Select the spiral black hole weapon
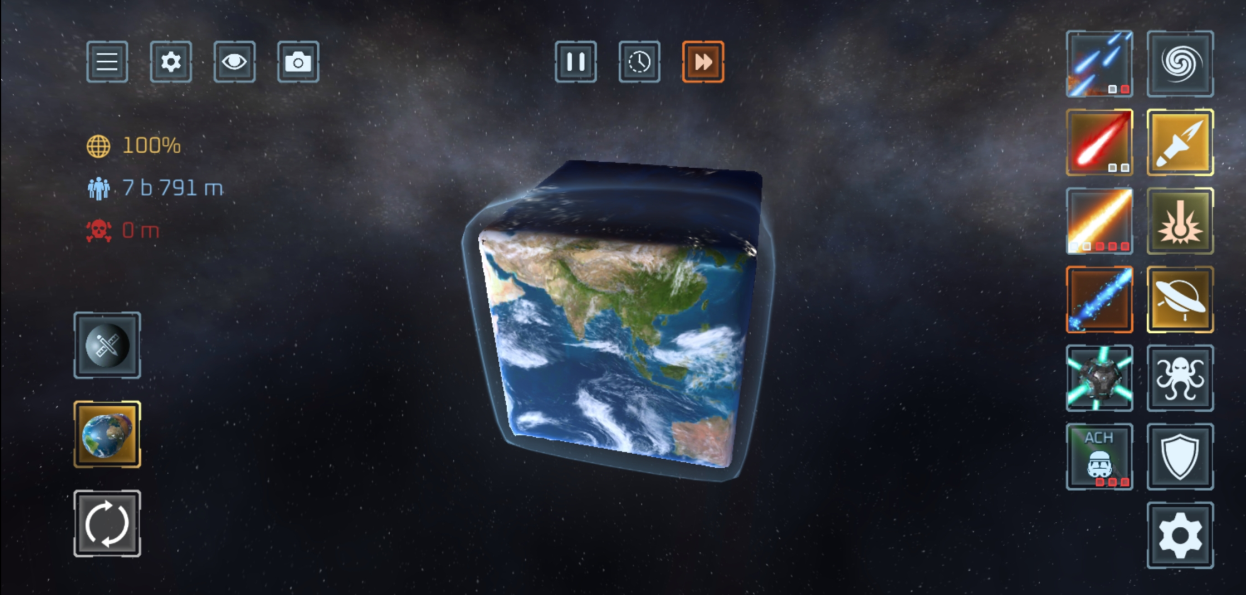The height and width of the screenshot is (595, 1246). [1180, 64]
